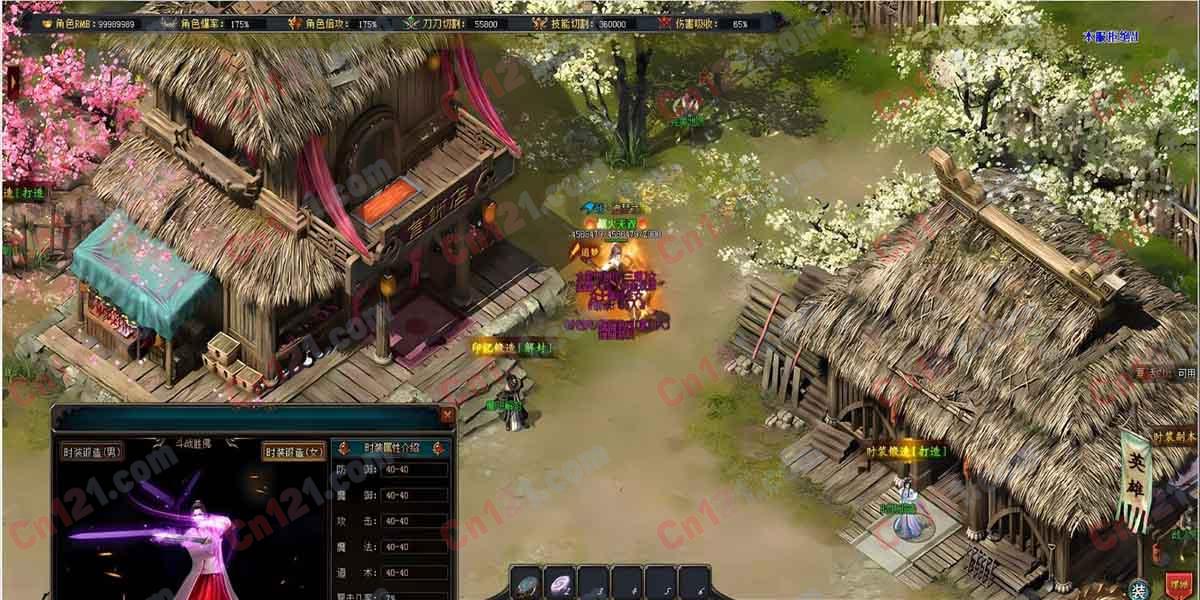Use the grey stone item in hotbar slot 1
The height and width of the screenshot is (600, 1200).
[x=529, y=584]
